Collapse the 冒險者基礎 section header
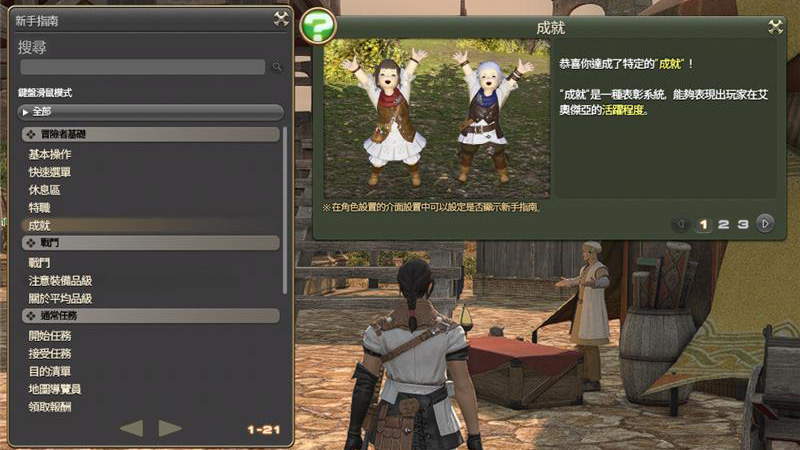 (150, 134)
